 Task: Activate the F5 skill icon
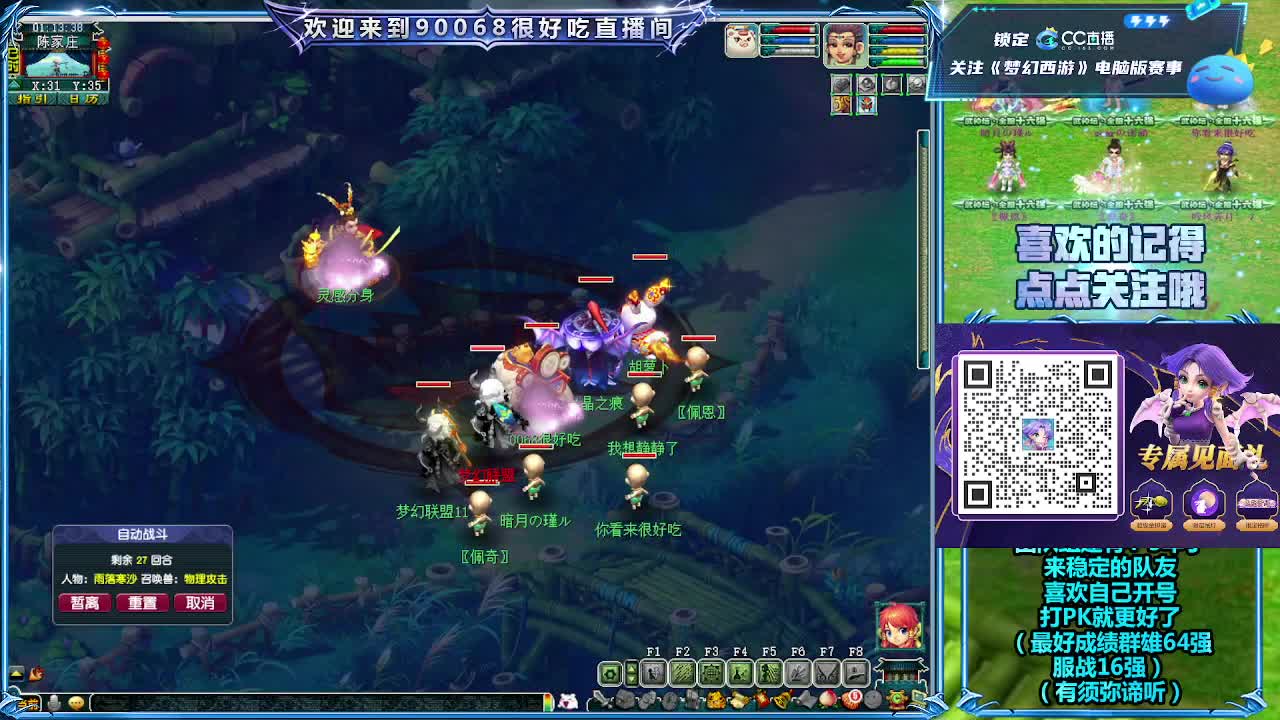[x=767, y=671]
